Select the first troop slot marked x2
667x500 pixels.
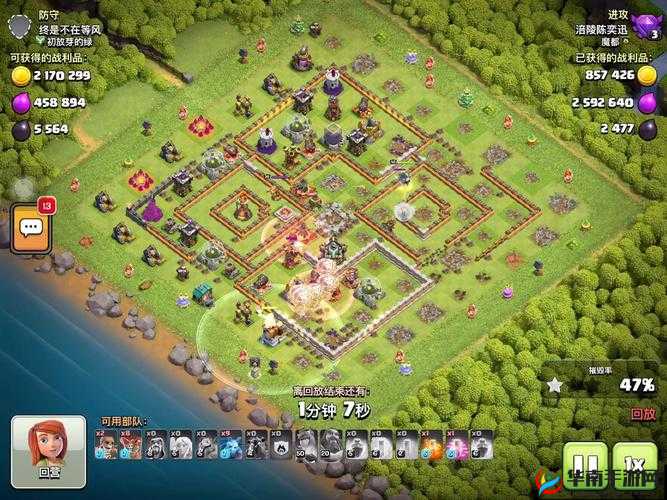(x=104, y=446)
